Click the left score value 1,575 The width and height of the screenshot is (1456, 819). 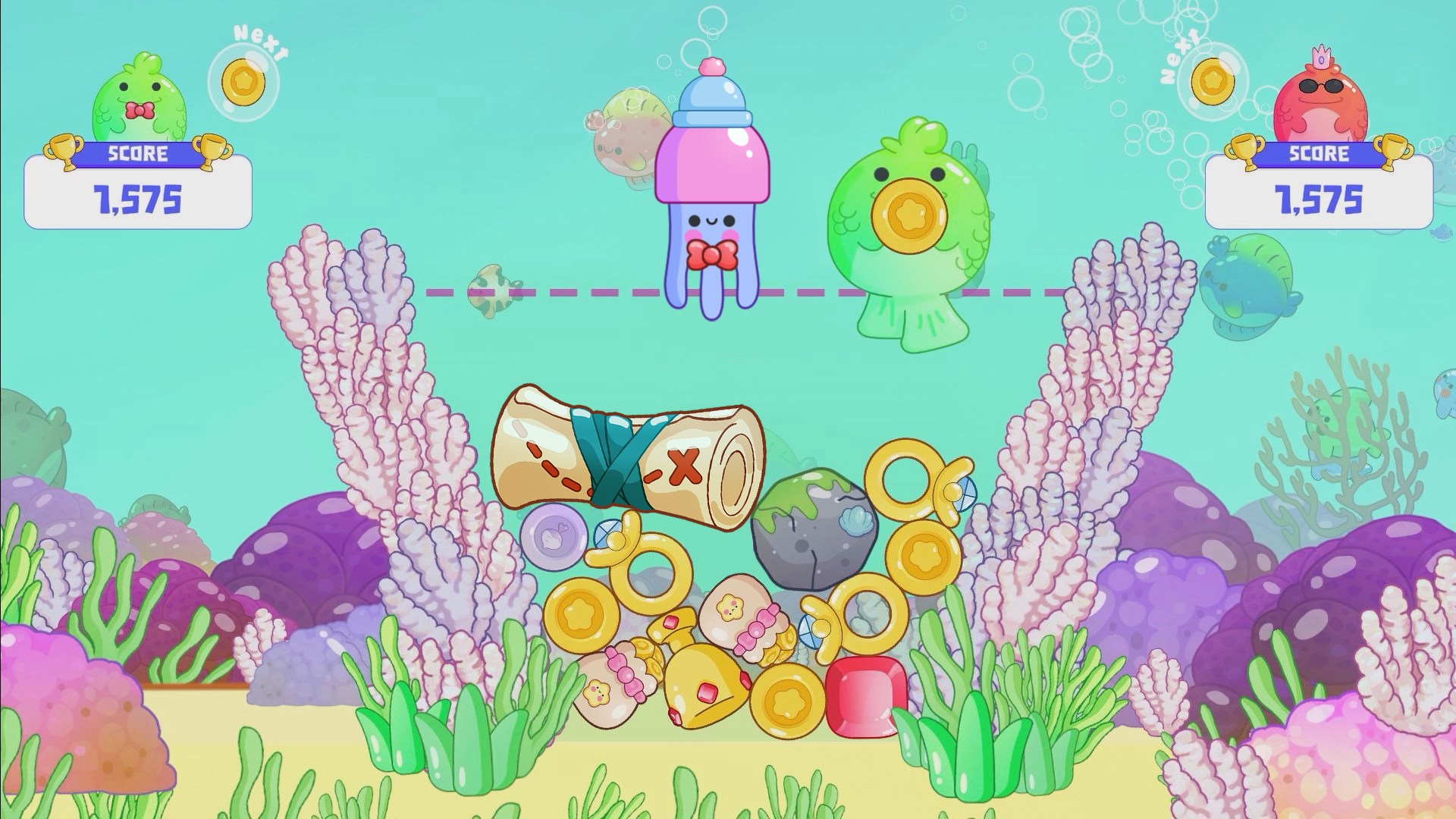[136, 199]
